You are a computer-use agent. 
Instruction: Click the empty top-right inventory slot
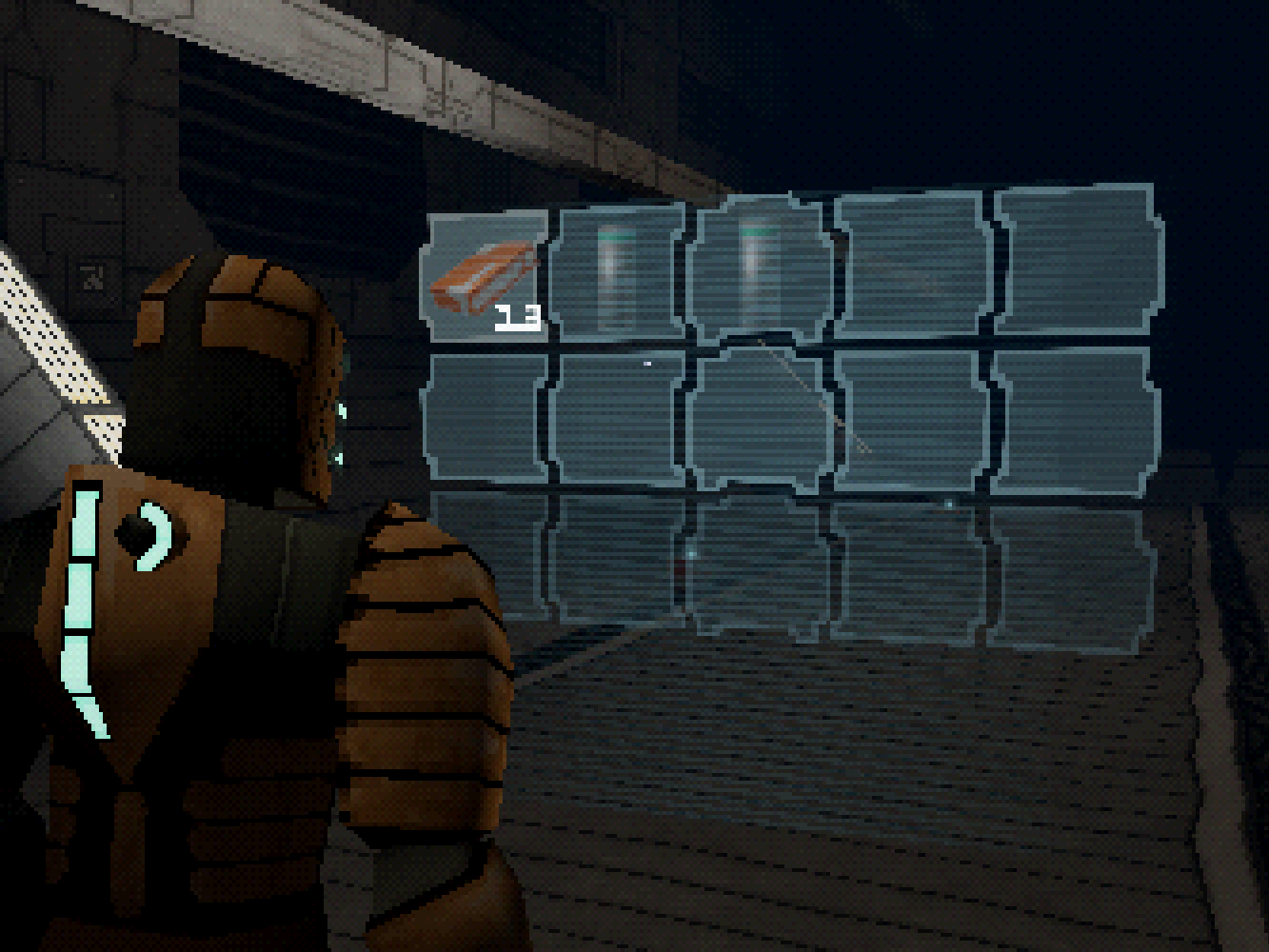point(1076,262)
